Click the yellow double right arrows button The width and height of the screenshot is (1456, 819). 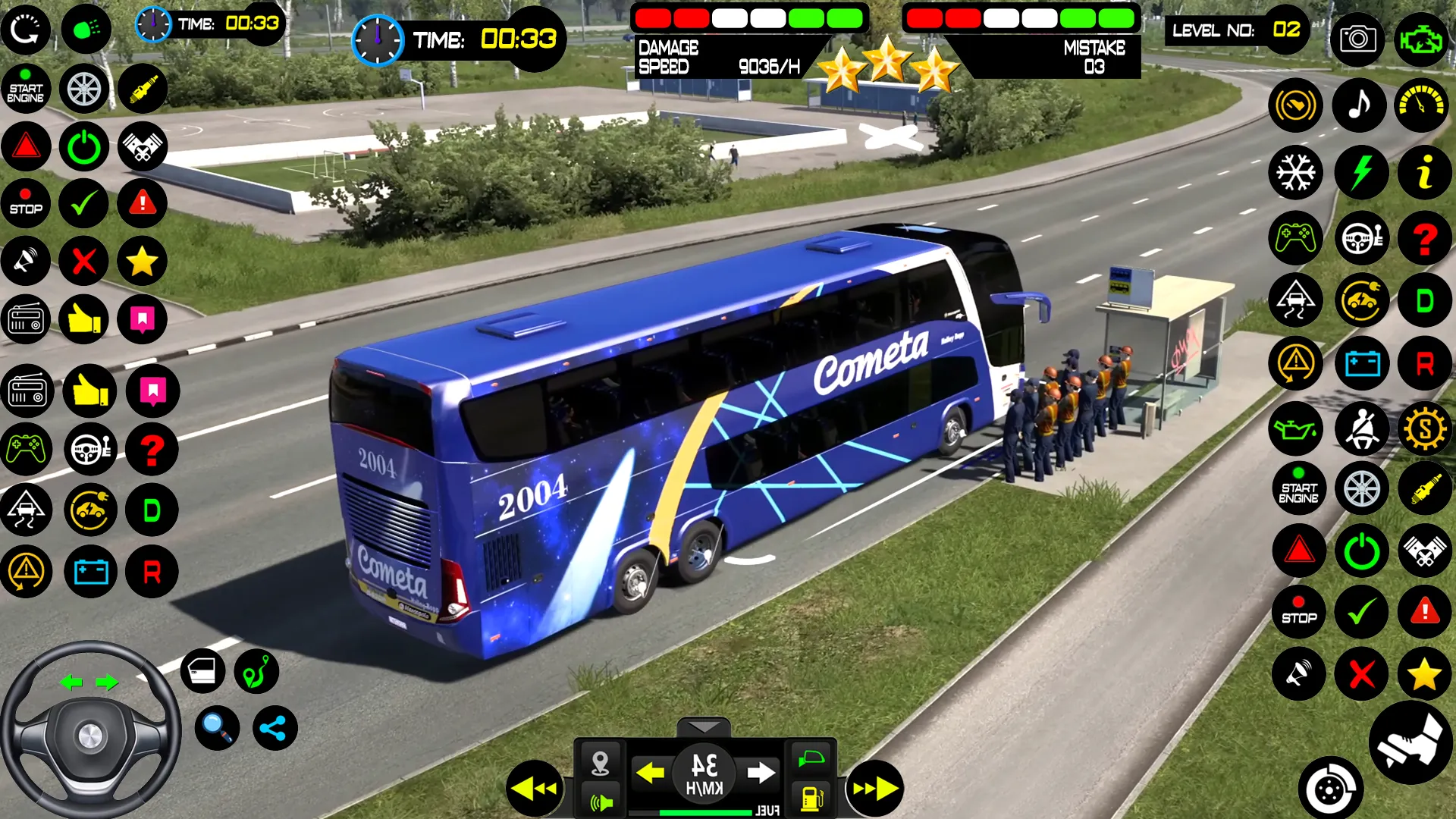[874, 789]
